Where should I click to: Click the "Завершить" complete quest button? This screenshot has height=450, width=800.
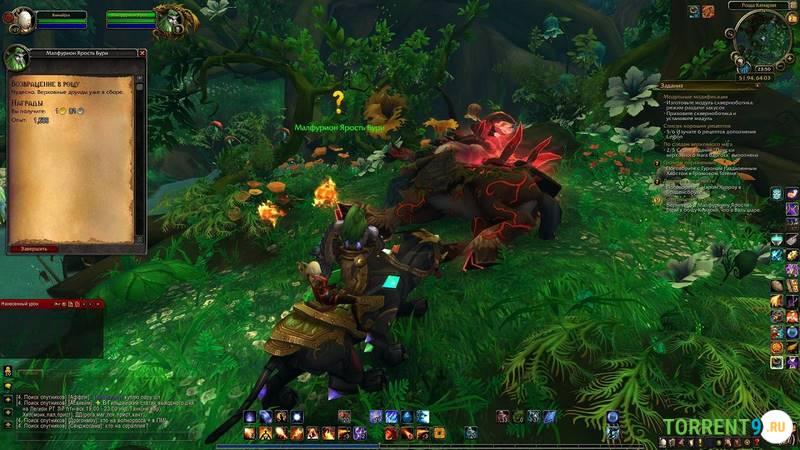pos(33,248)
